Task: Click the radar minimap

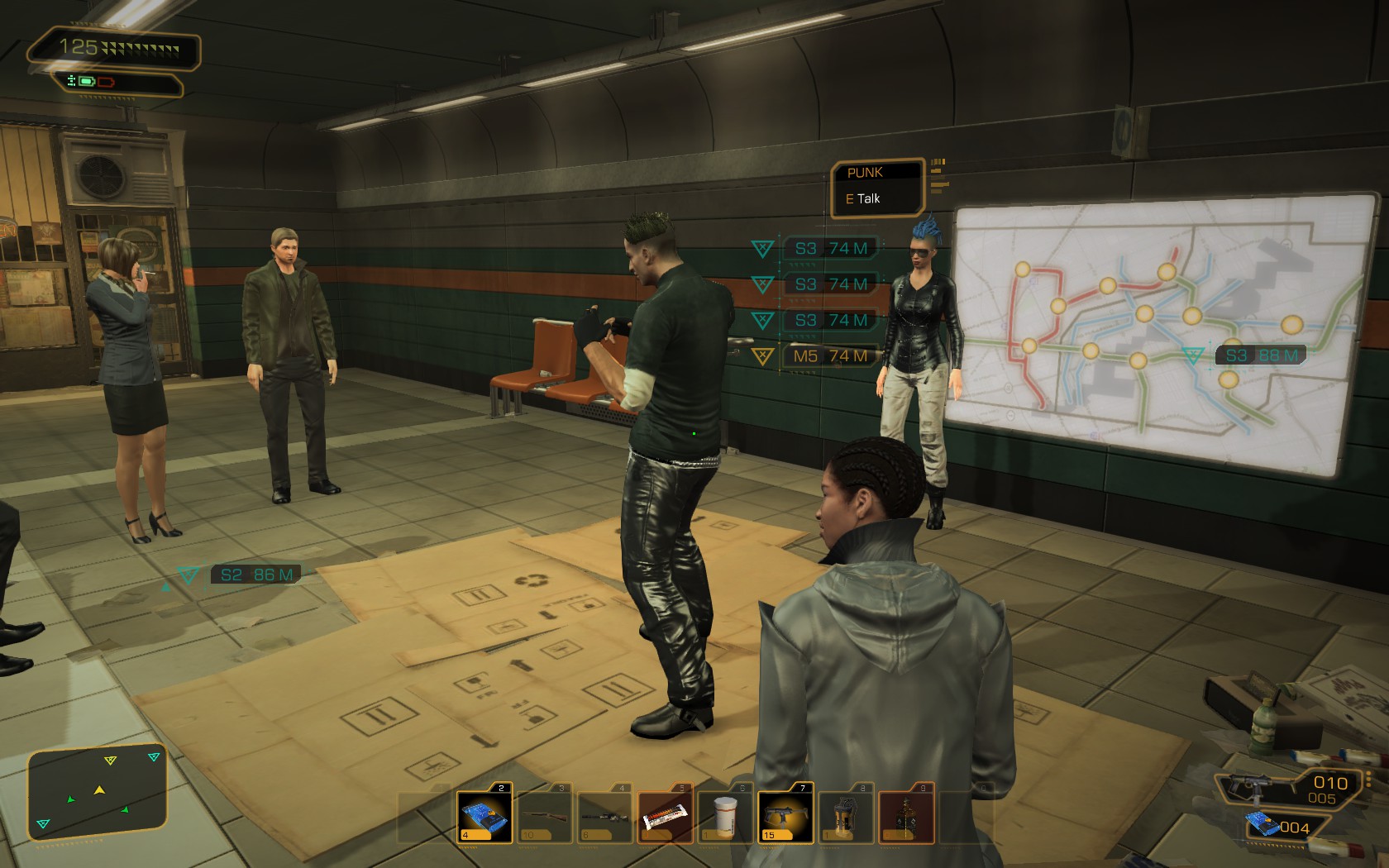Action: [98, 792]
